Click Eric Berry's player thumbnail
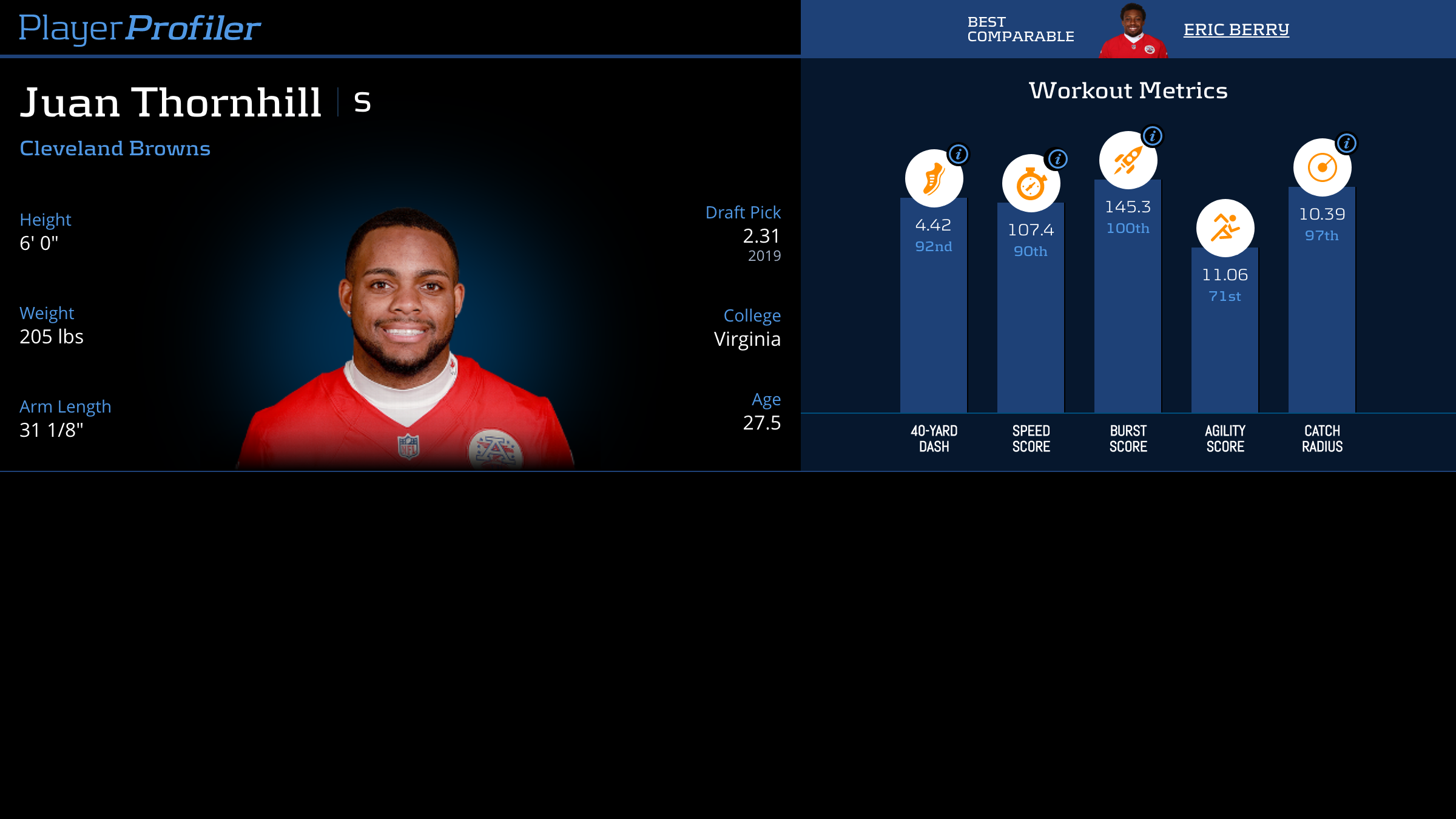The width and height of the screenshot is (1456, 819). tap(1133, 31)
